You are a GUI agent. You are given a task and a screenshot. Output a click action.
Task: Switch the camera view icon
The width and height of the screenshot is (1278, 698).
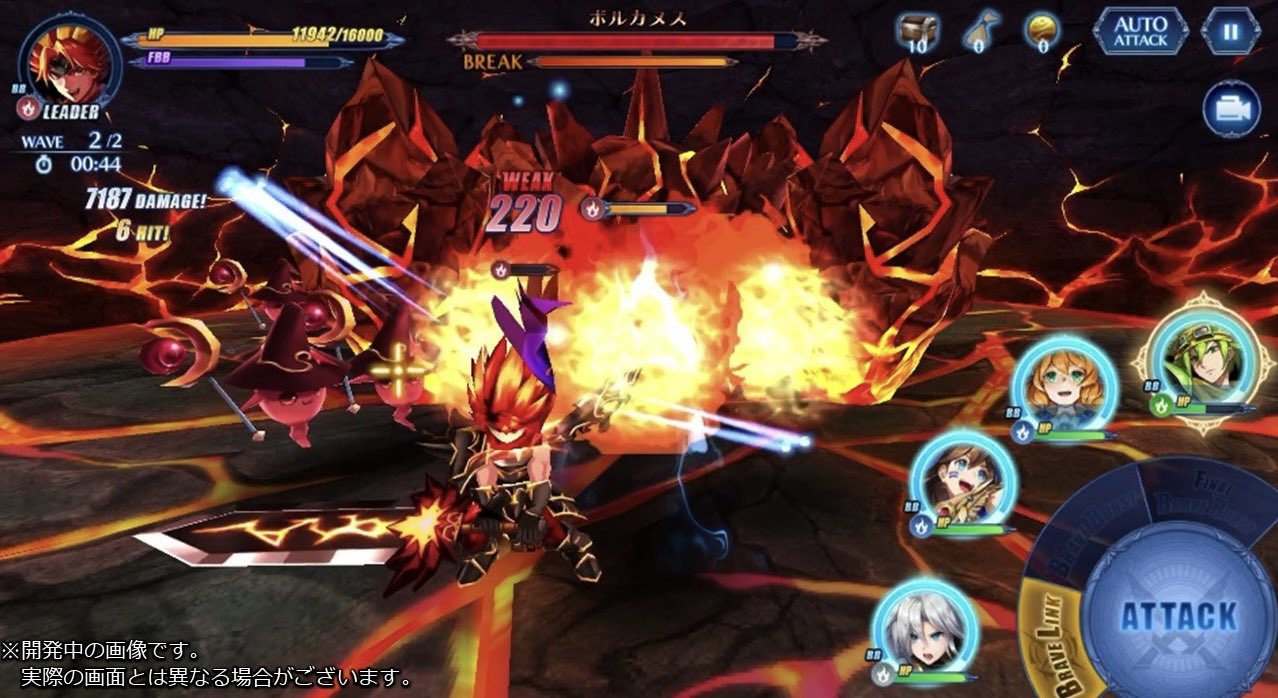click(x=1231, y=108)
